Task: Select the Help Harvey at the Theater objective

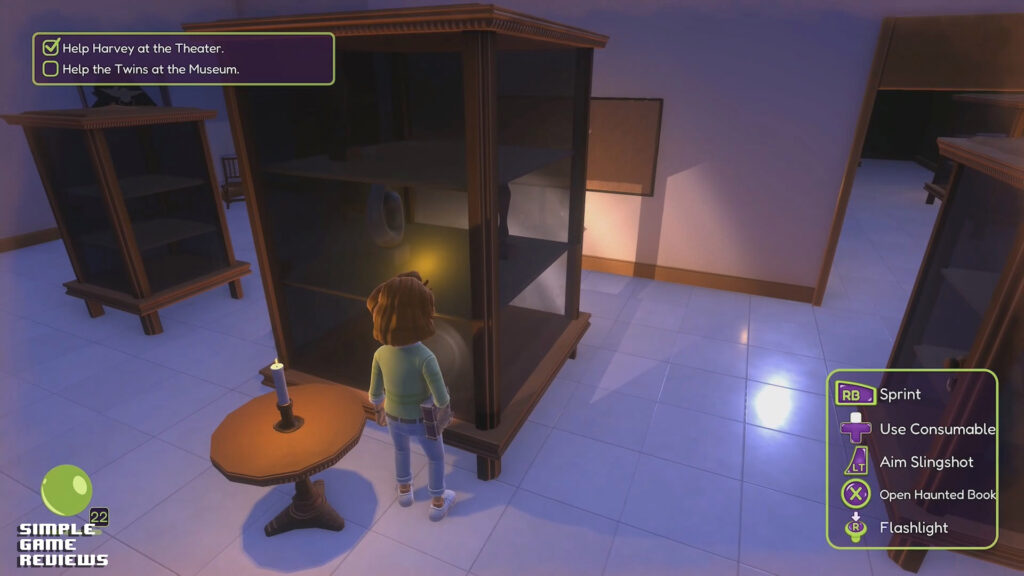Action: tap(142, 48)
